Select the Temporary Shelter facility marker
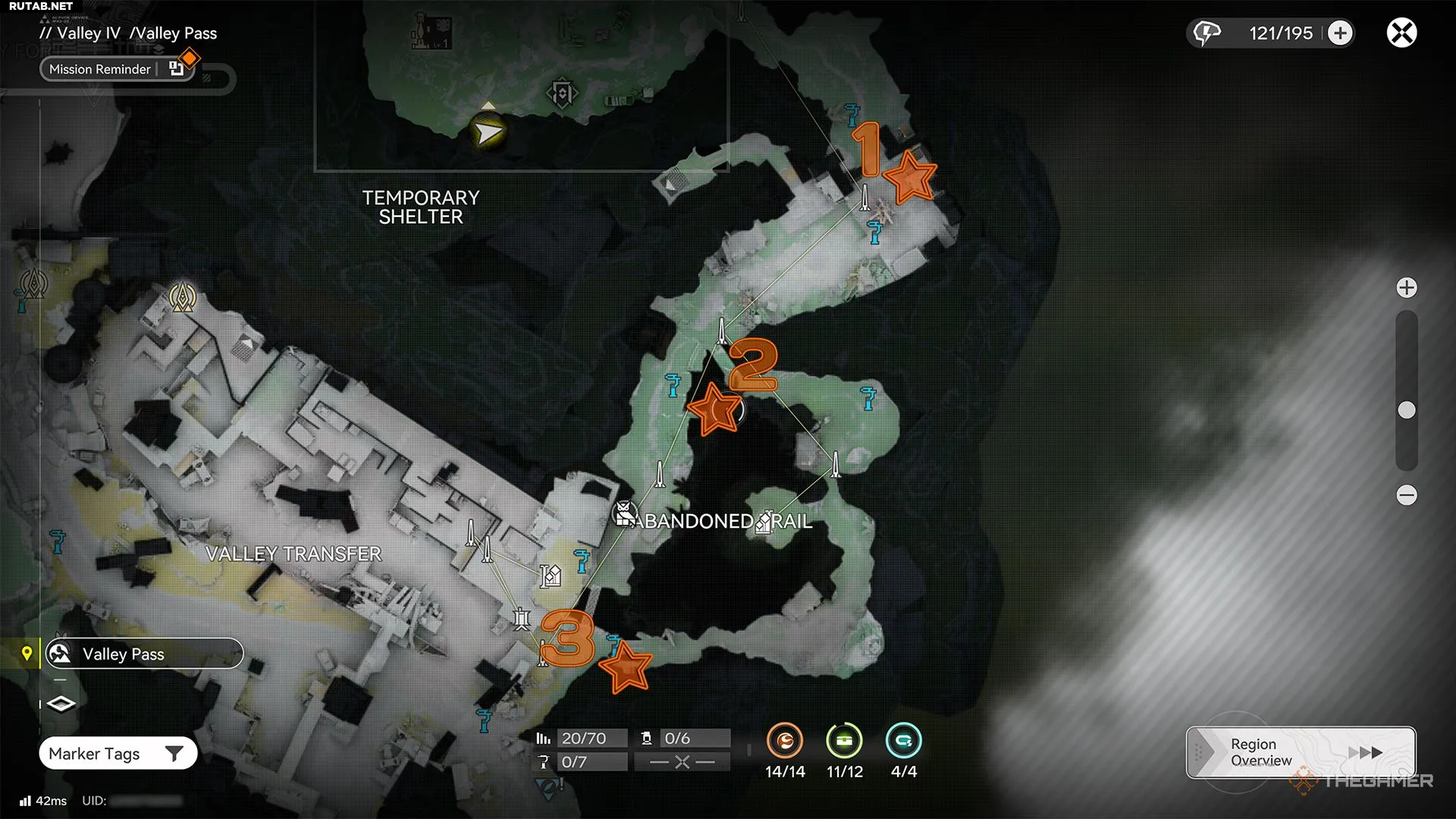 (x=562, y=94)
